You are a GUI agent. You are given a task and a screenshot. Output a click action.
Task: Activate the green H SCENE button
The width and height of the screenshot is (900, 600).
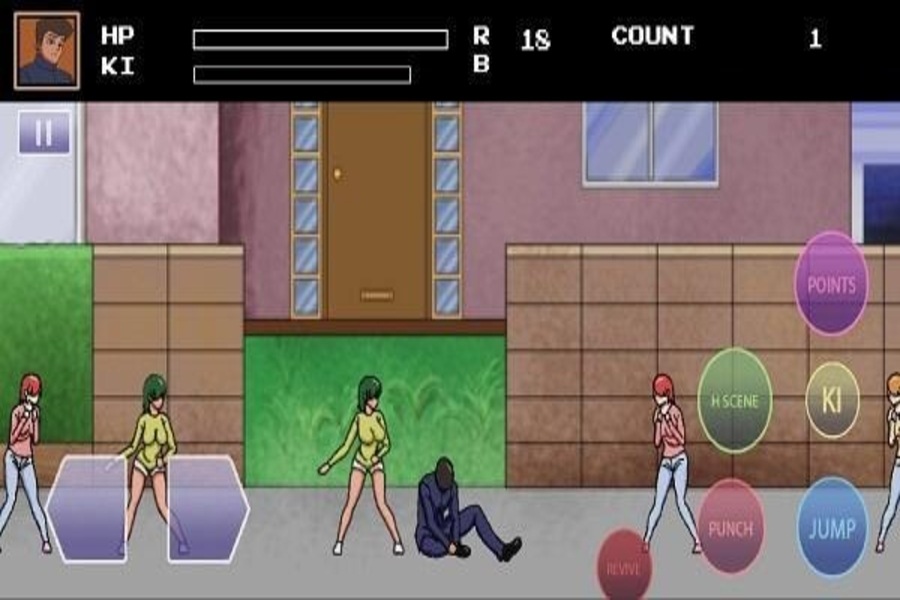734,401
